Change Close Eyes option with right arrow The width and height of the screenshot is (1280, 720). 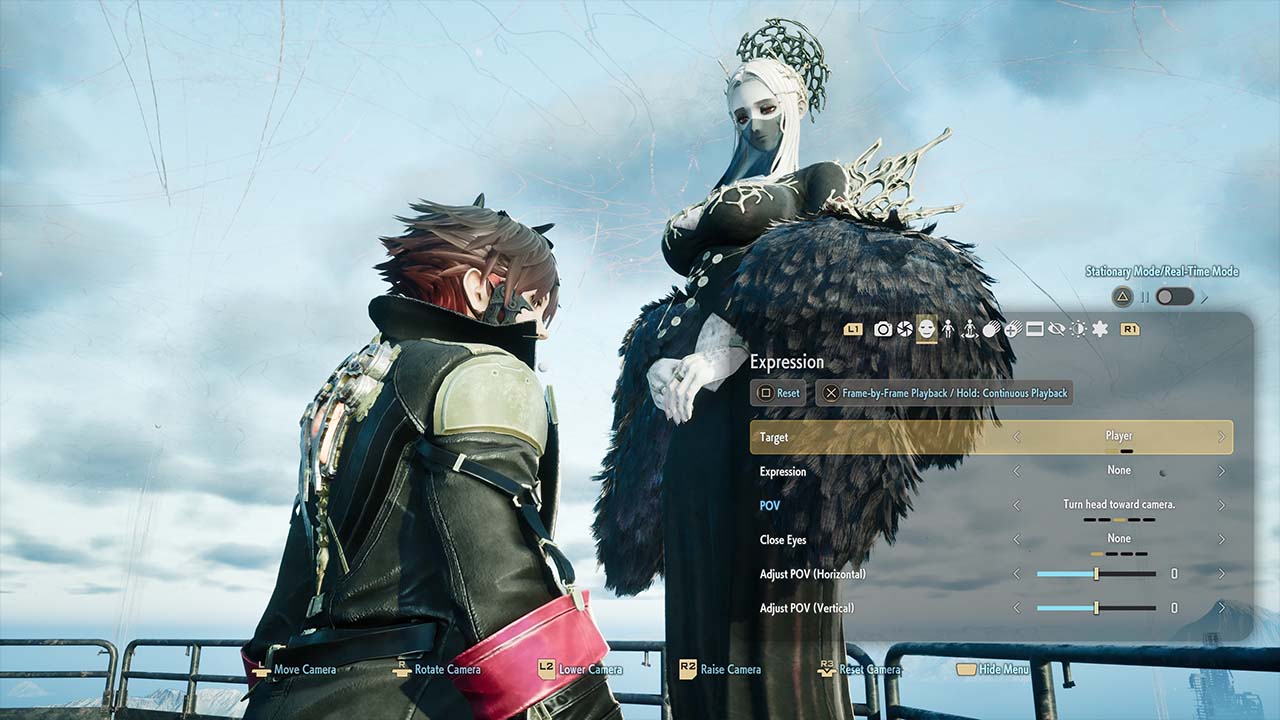1221,540
